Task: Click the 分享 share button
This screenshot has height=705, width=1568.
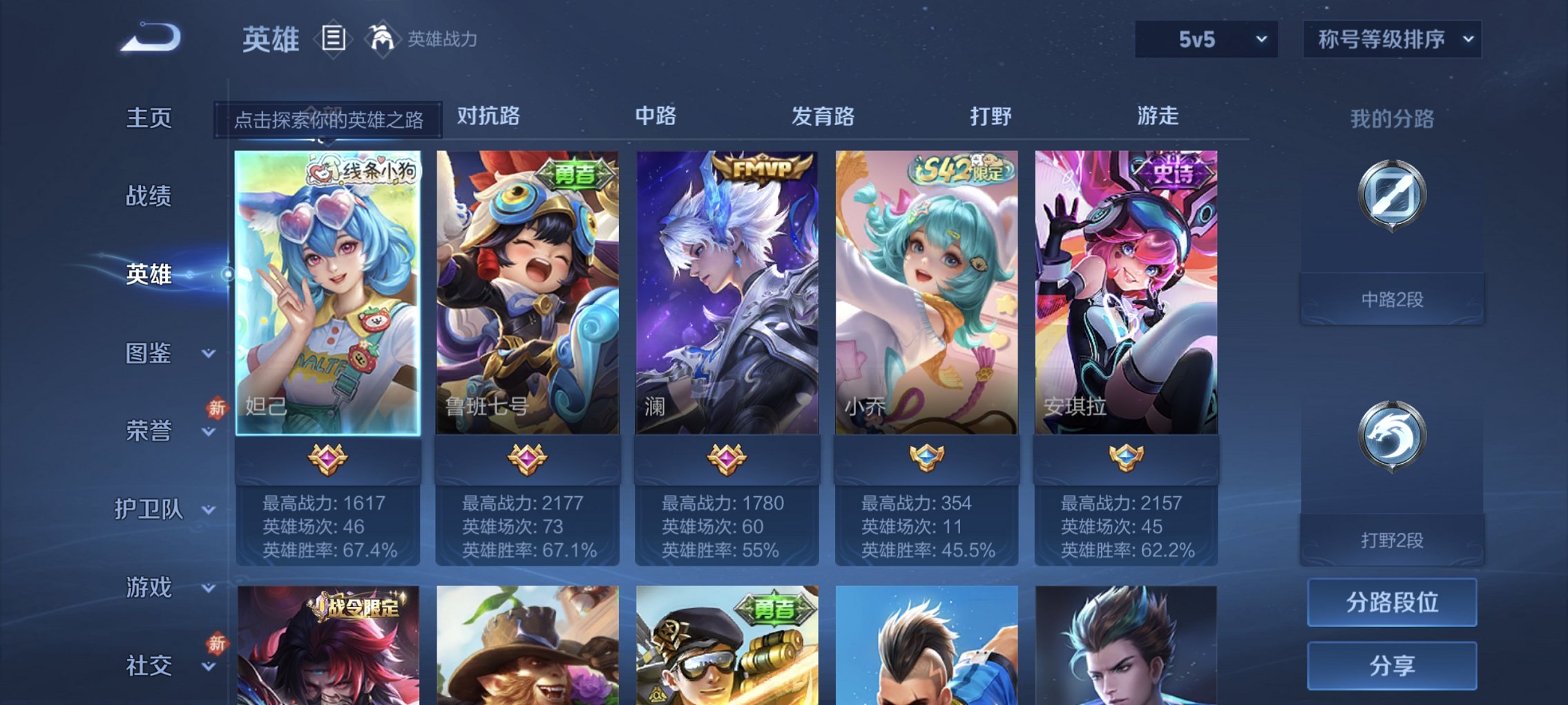Action: [x=1390, y=666]
